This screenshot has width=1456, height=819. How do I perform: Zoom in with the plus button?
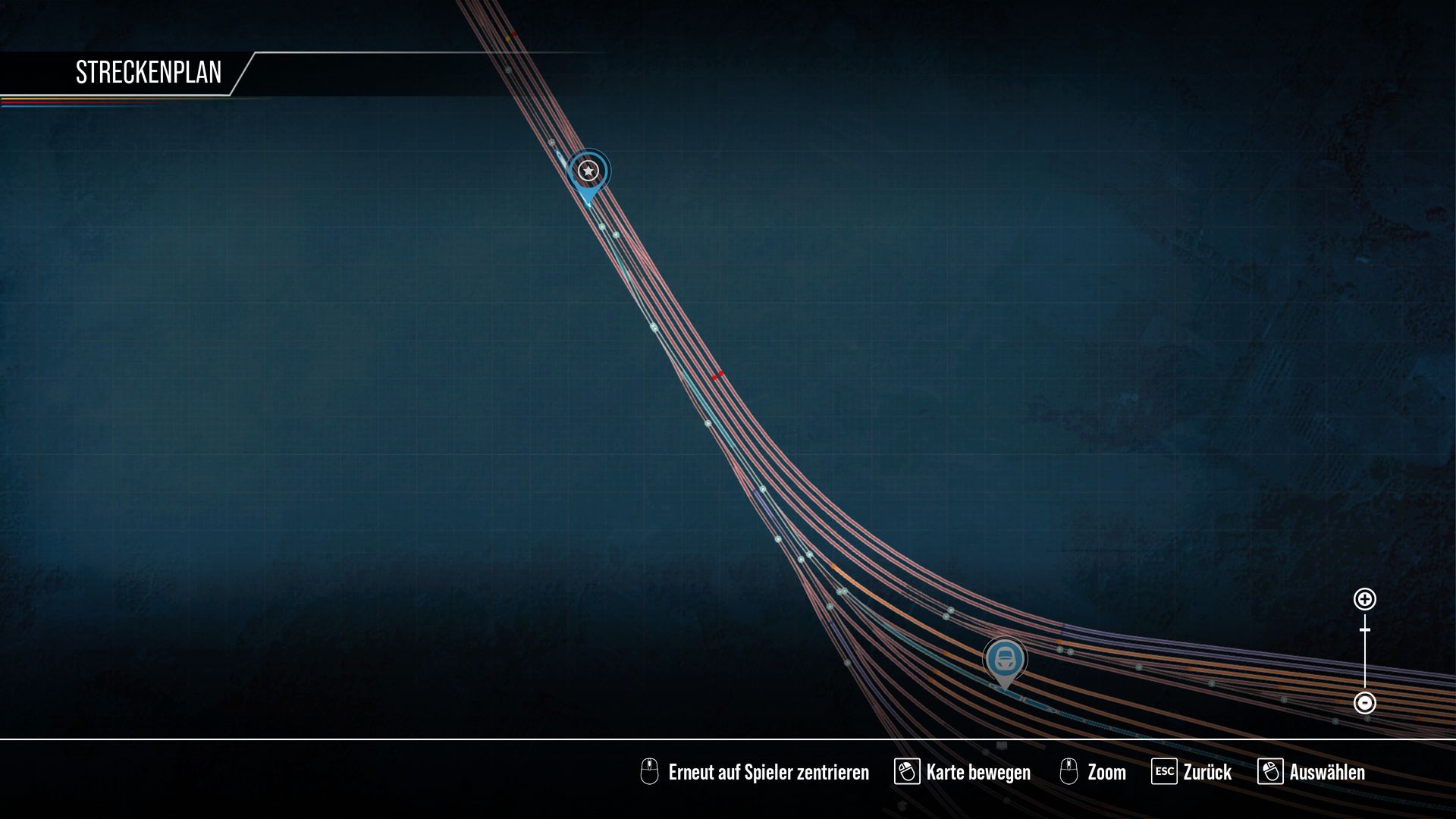(x=1364, y=599)
